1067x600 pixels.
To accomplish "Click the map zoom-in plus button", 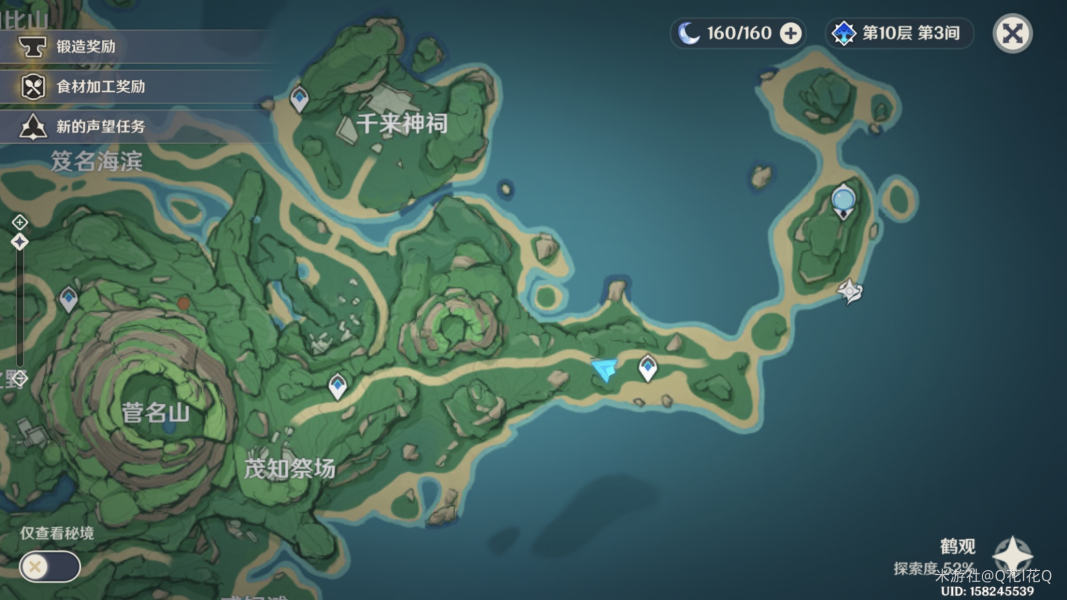I will [19, 222].
